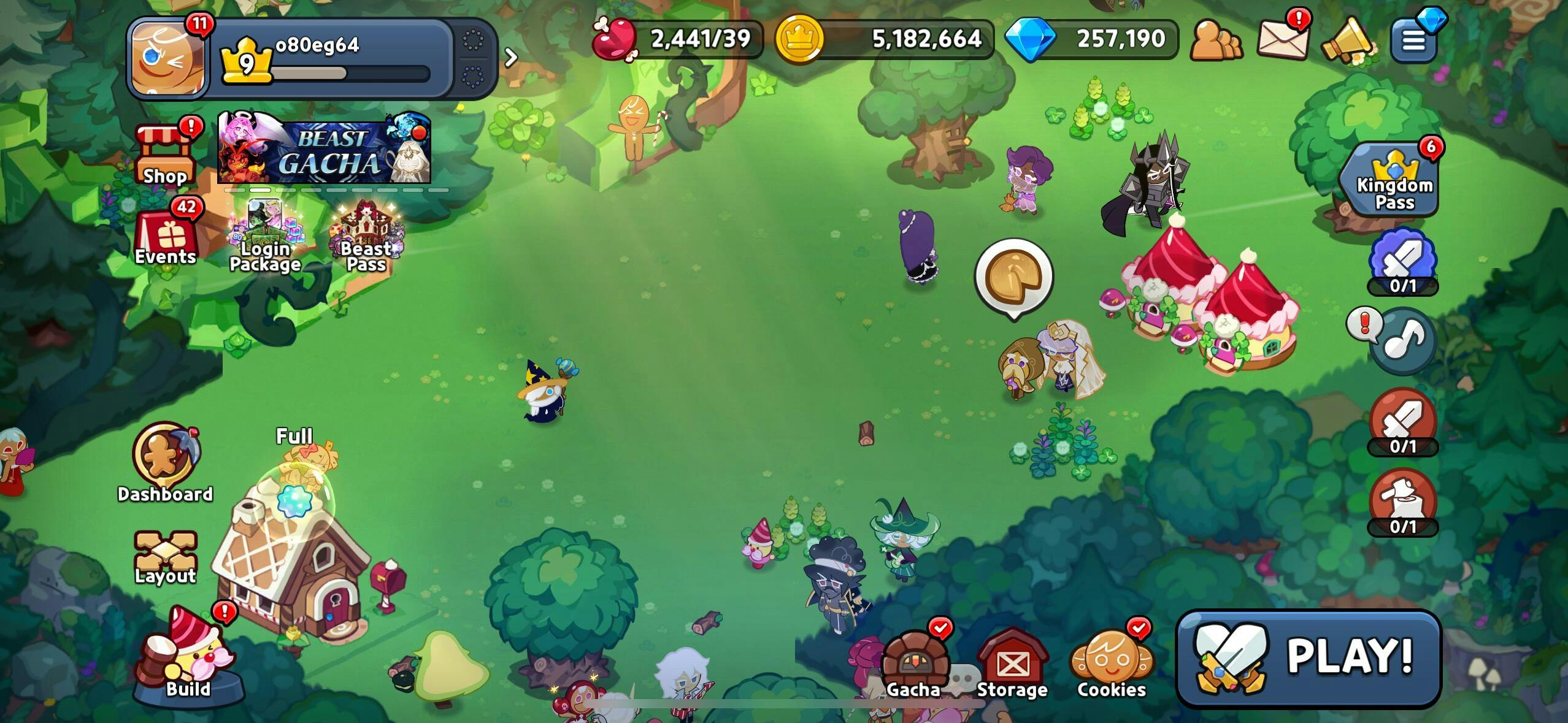Expand the arrow beside the profile panel

click(510, 58)
